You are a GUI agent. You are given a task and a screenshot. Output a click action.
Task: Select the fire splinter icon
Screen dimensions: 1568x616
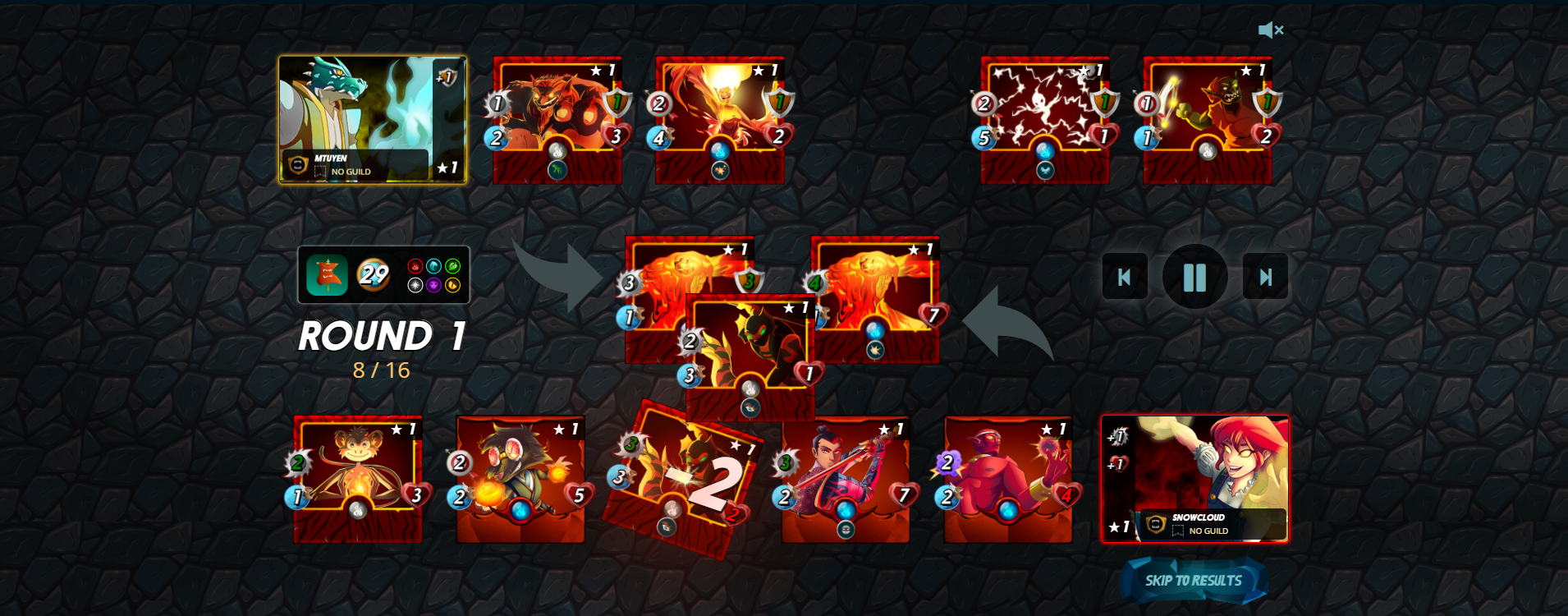point(415,266)
